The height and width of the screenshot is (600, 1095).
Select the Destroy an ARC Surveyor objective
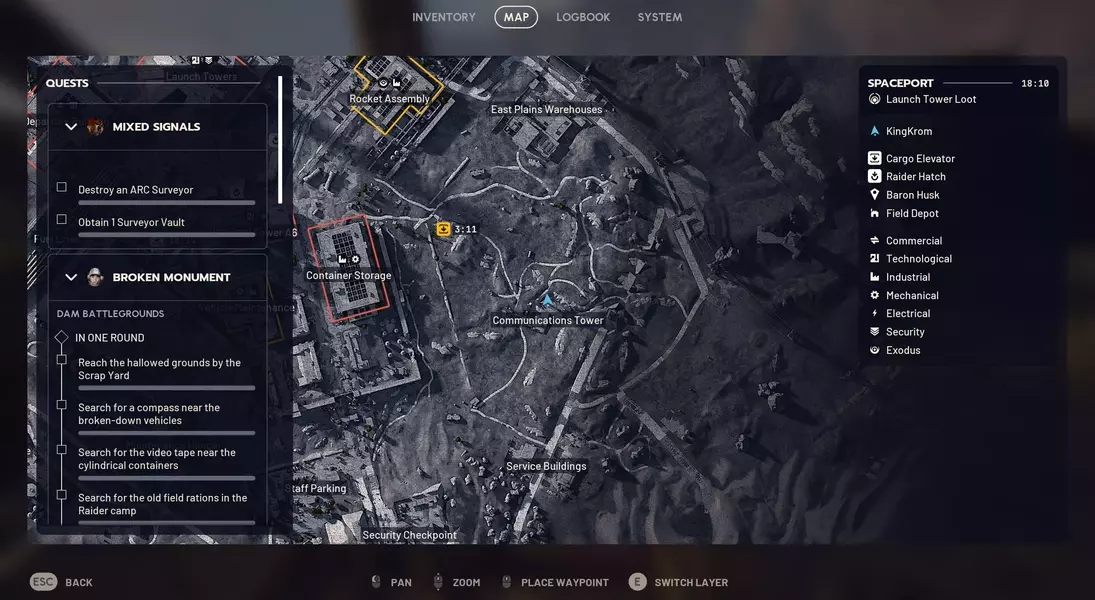click(x=136, y=190)
